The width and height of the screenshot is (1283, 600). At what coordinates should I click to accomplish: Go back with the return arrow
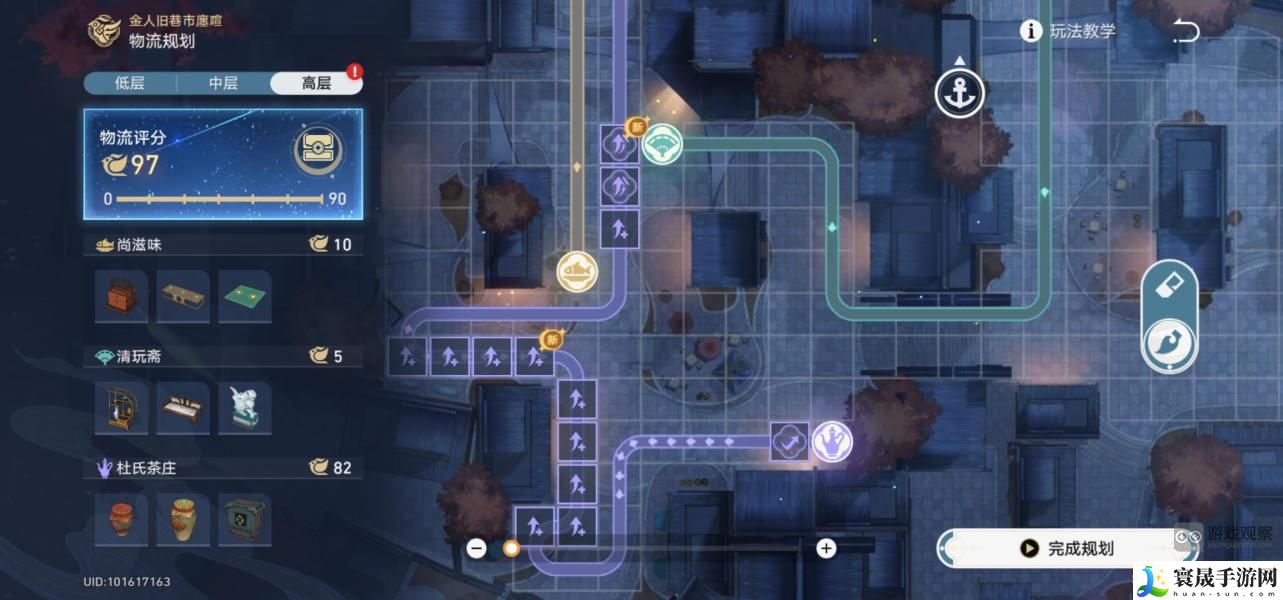pyautogui.click(x=1186, y=31)
